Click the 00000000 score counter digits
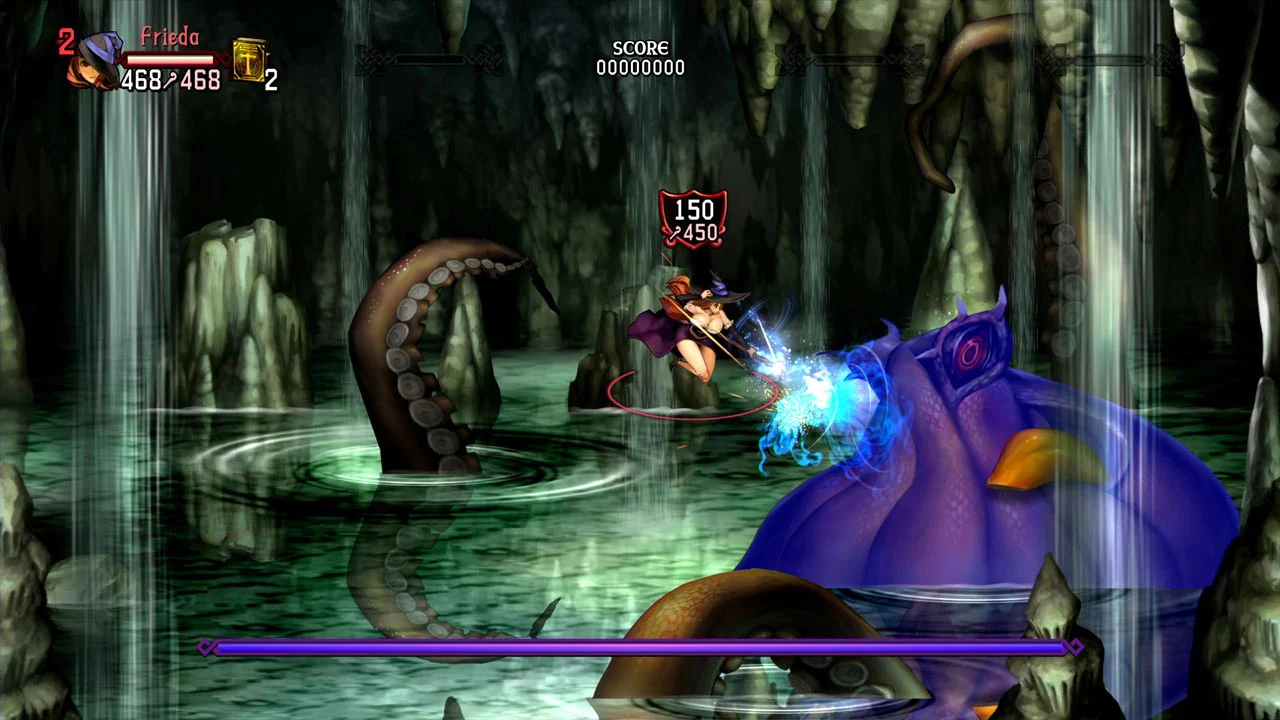1280x720 pixels. (x=640, y=68)
